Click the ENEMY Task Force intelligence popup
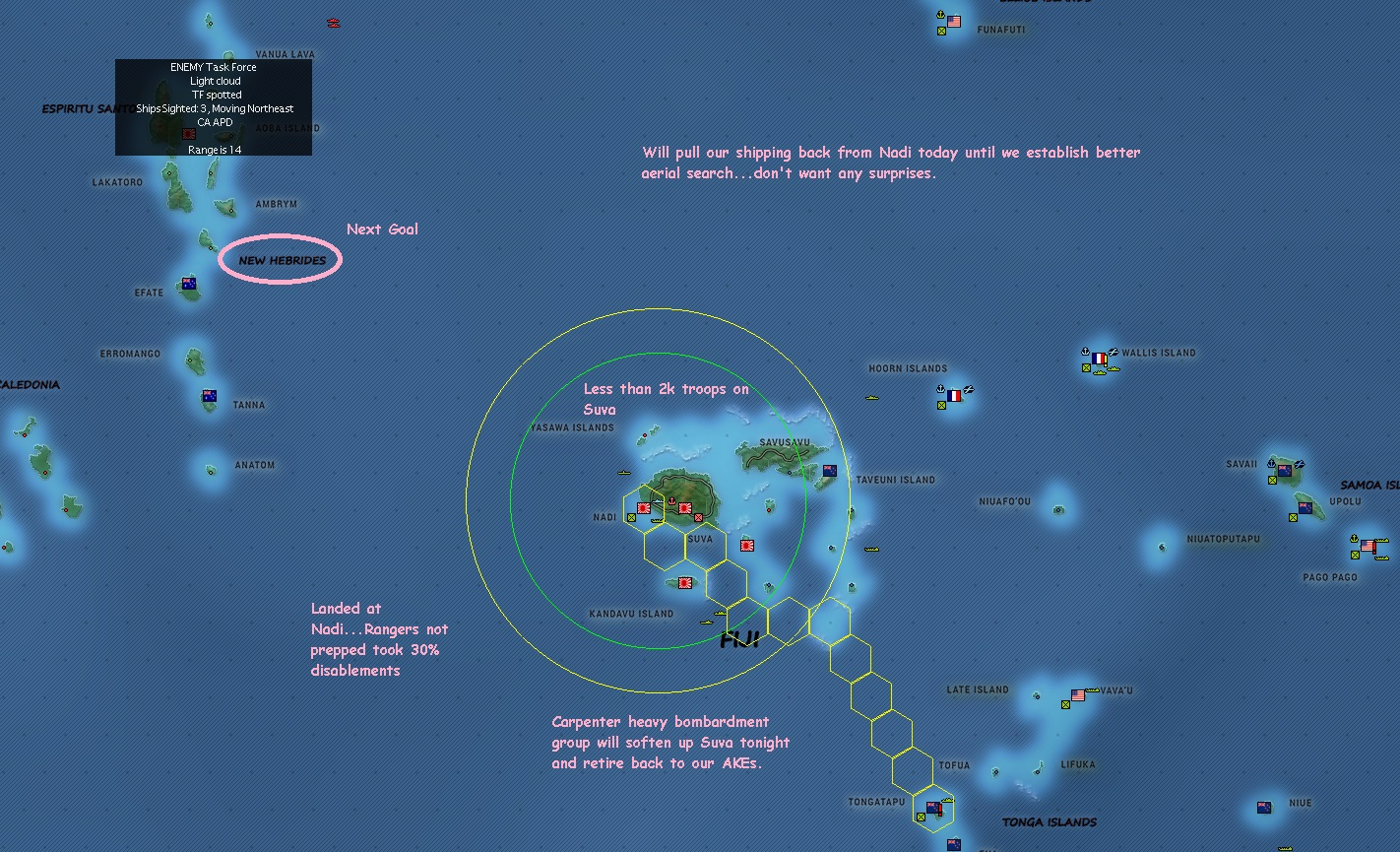1400x852 pixels. click(214, 106)
